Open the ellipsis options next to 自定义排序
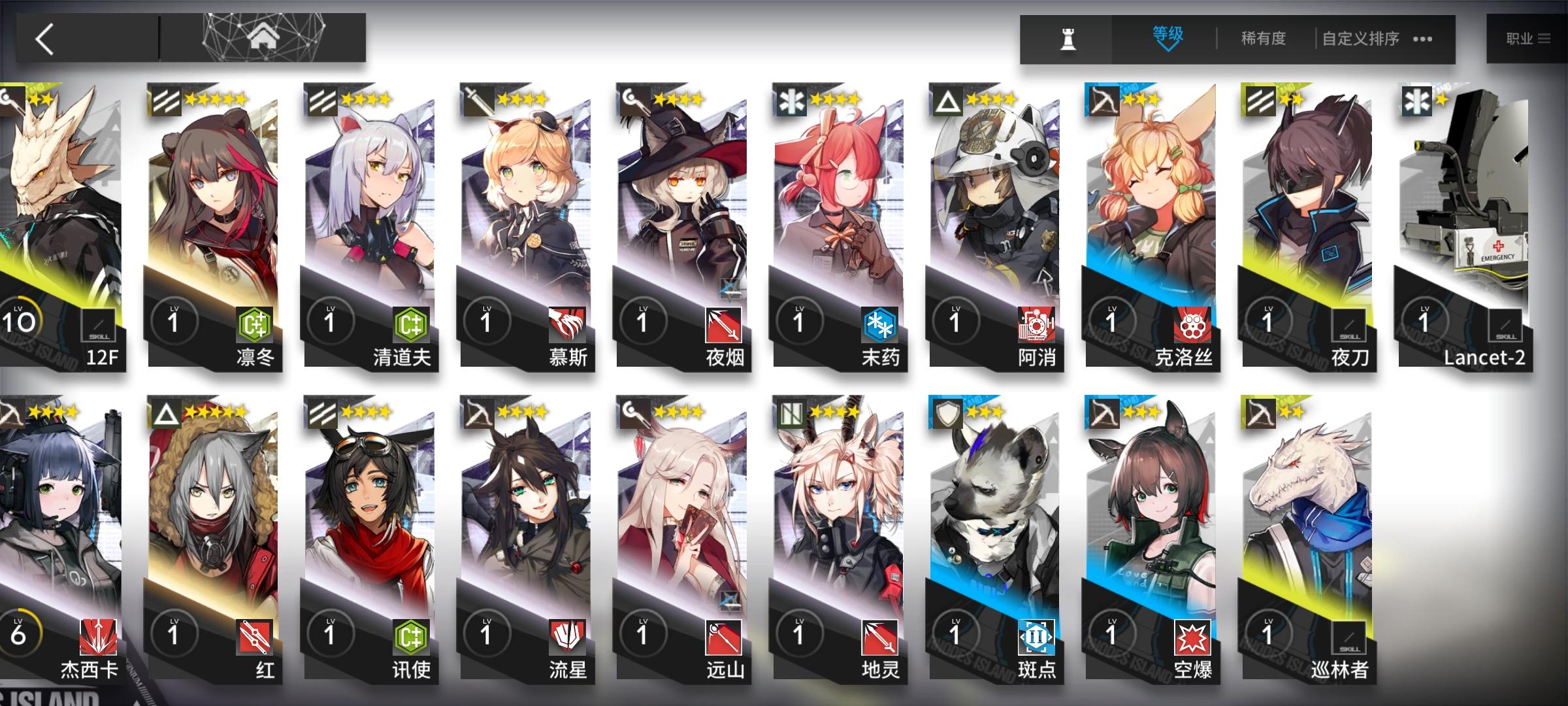Screen dimensions: 1568x706 click(1421, 41)
